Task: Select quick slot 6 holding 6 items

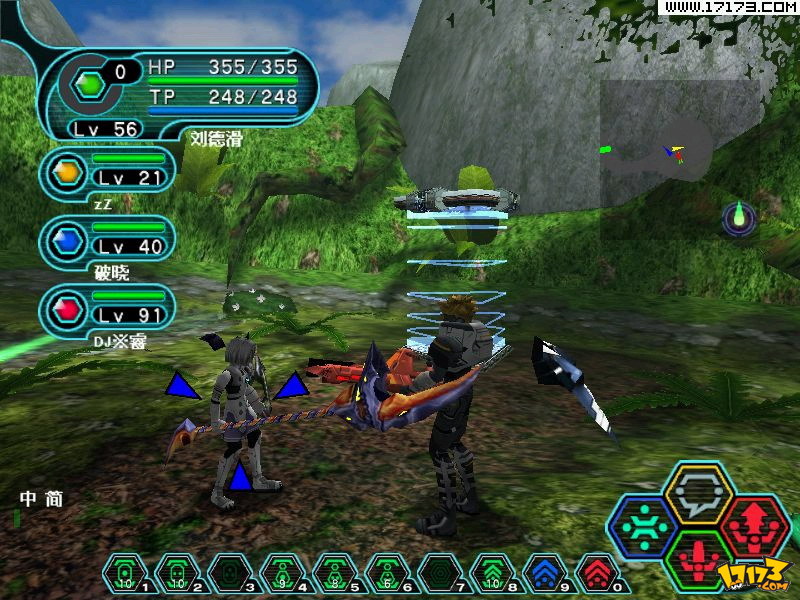Action: (385, 573)
